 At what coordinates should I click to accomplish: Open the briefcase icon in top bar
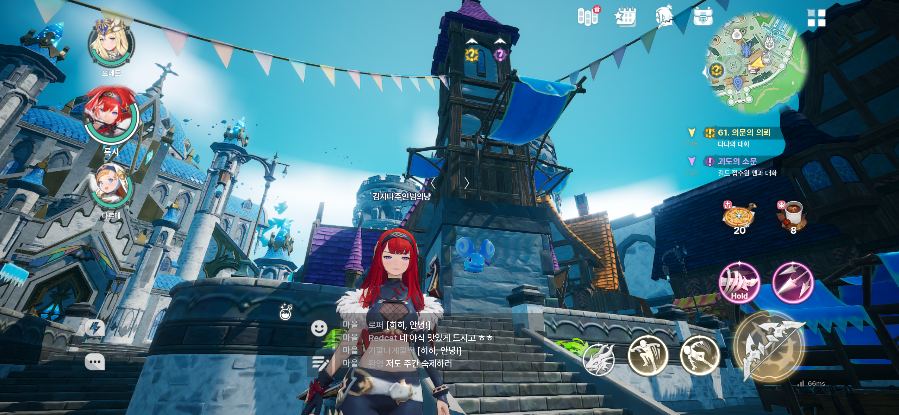(x=703, y=16)
